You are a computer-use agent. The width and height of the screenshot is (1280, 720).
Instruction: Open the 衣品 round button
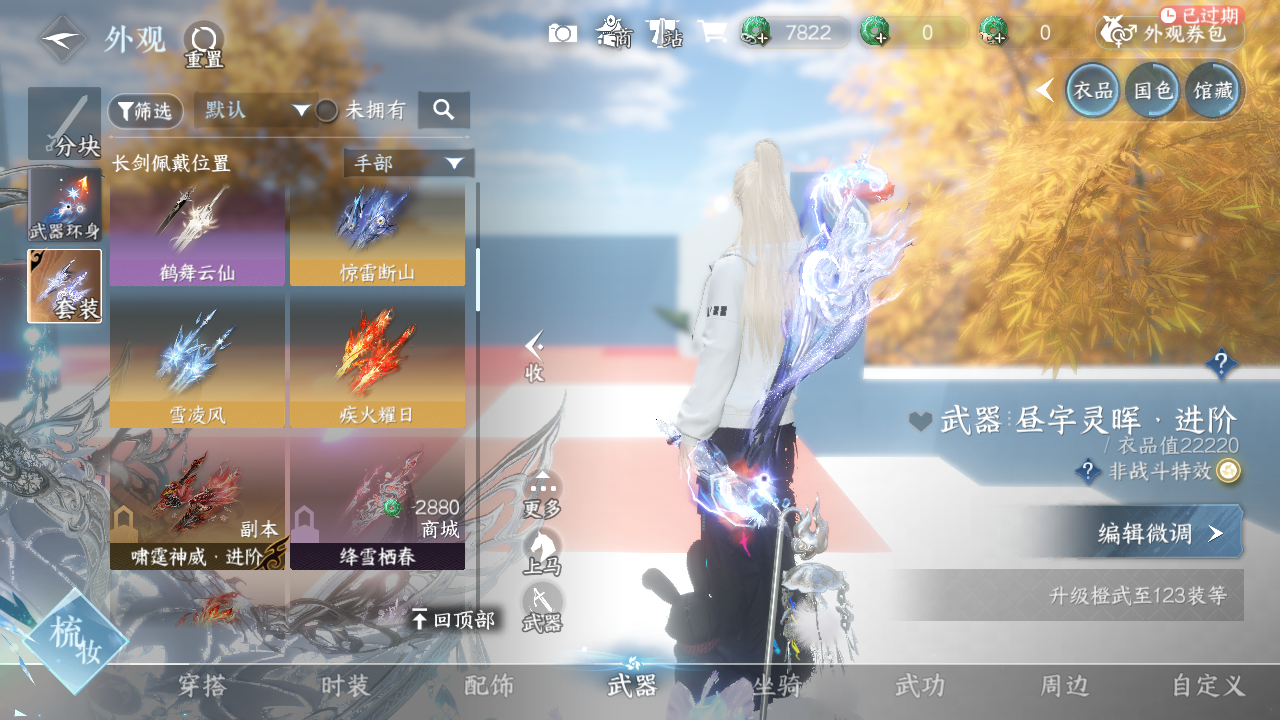[x=1092, y=91]
